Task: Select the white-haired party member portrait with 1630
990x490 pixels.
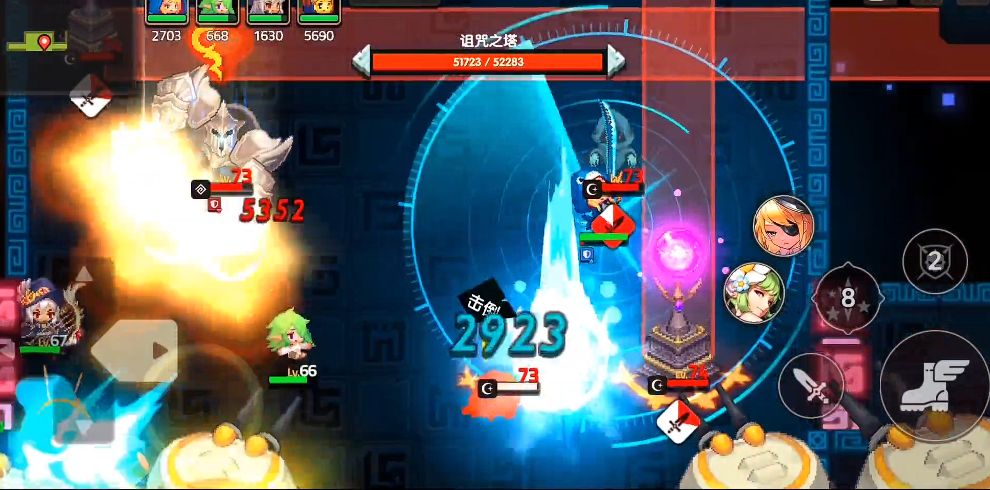Action: point(268,11)
